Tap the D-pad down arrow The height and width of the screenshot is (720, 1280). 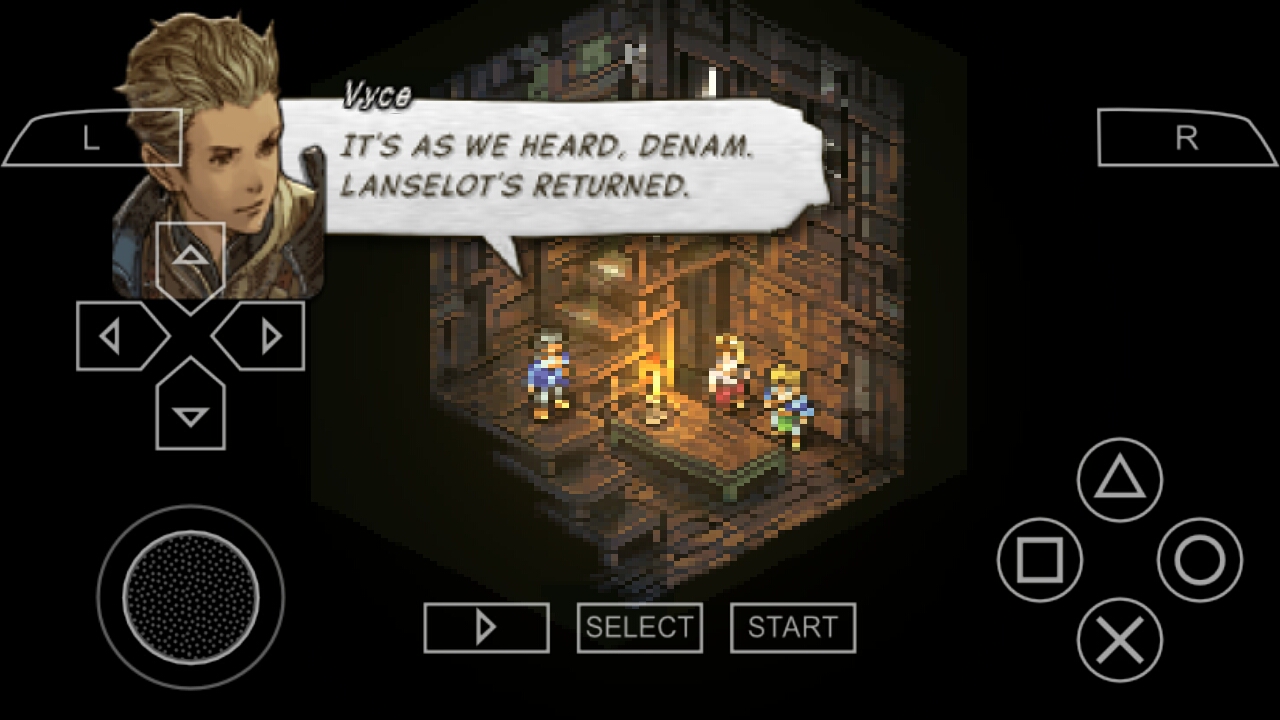pyautogui.click(x=190, y=412)
